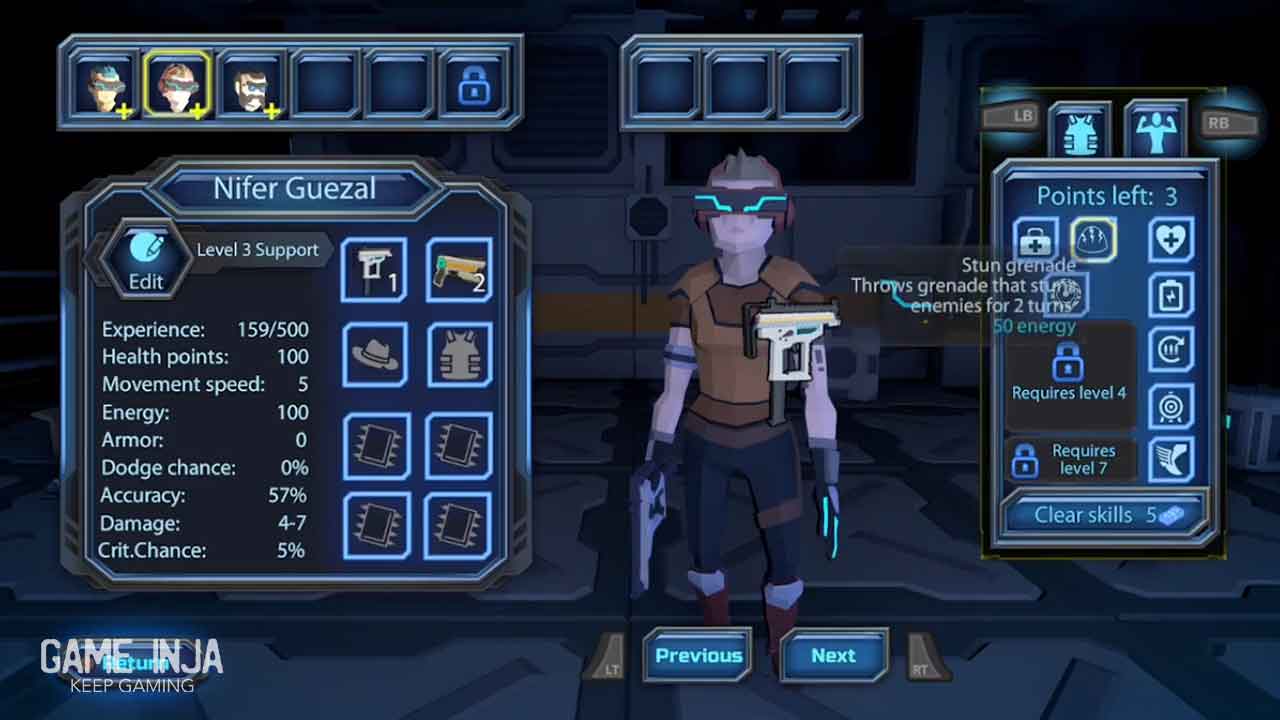Select primary weapon slot numbered 1
This screenshot has height=720, width=1280.
coord(374,270)
